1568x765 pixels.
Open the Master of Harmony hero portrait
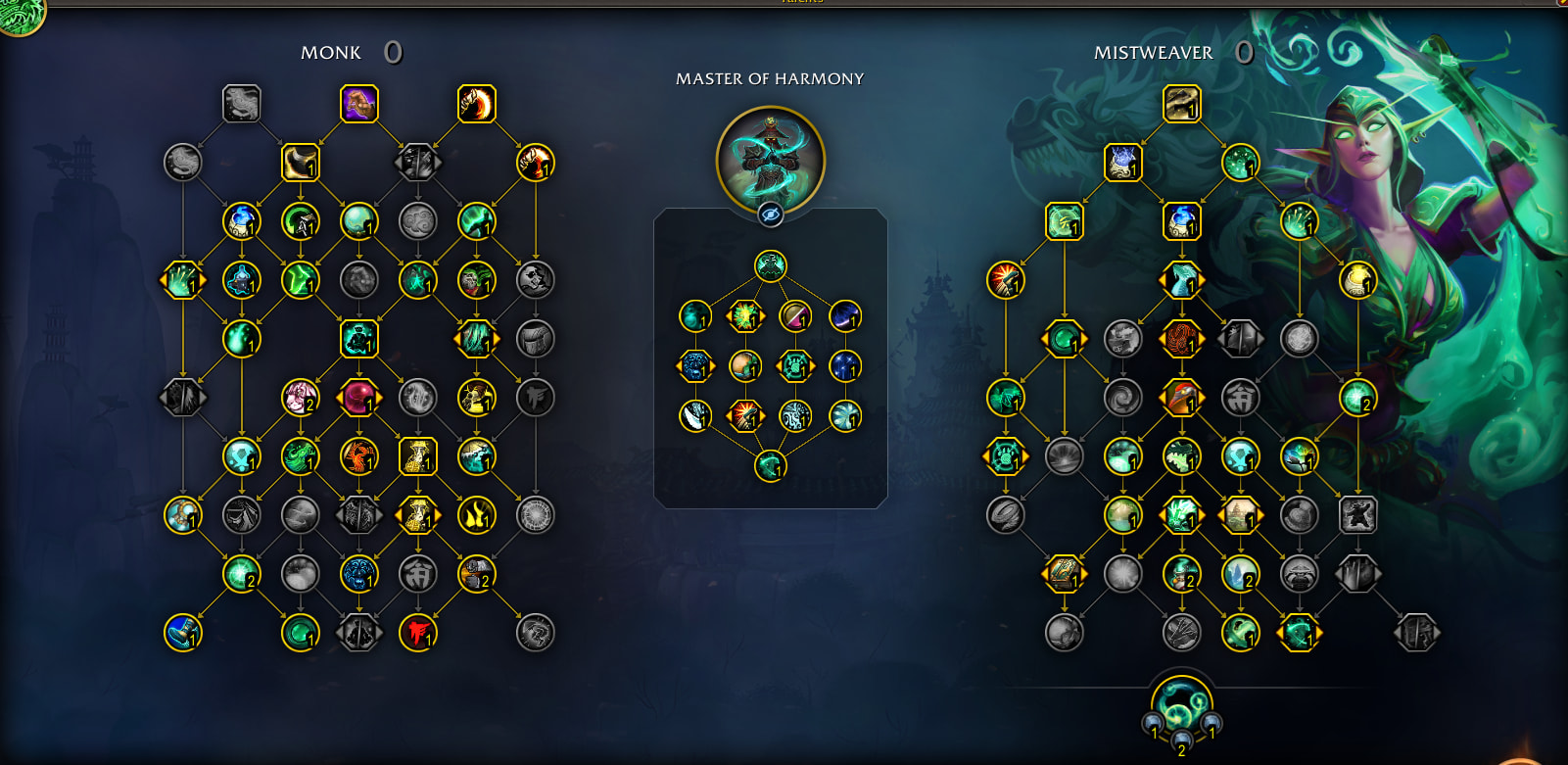pyautogui.click(x=771, y=157)
